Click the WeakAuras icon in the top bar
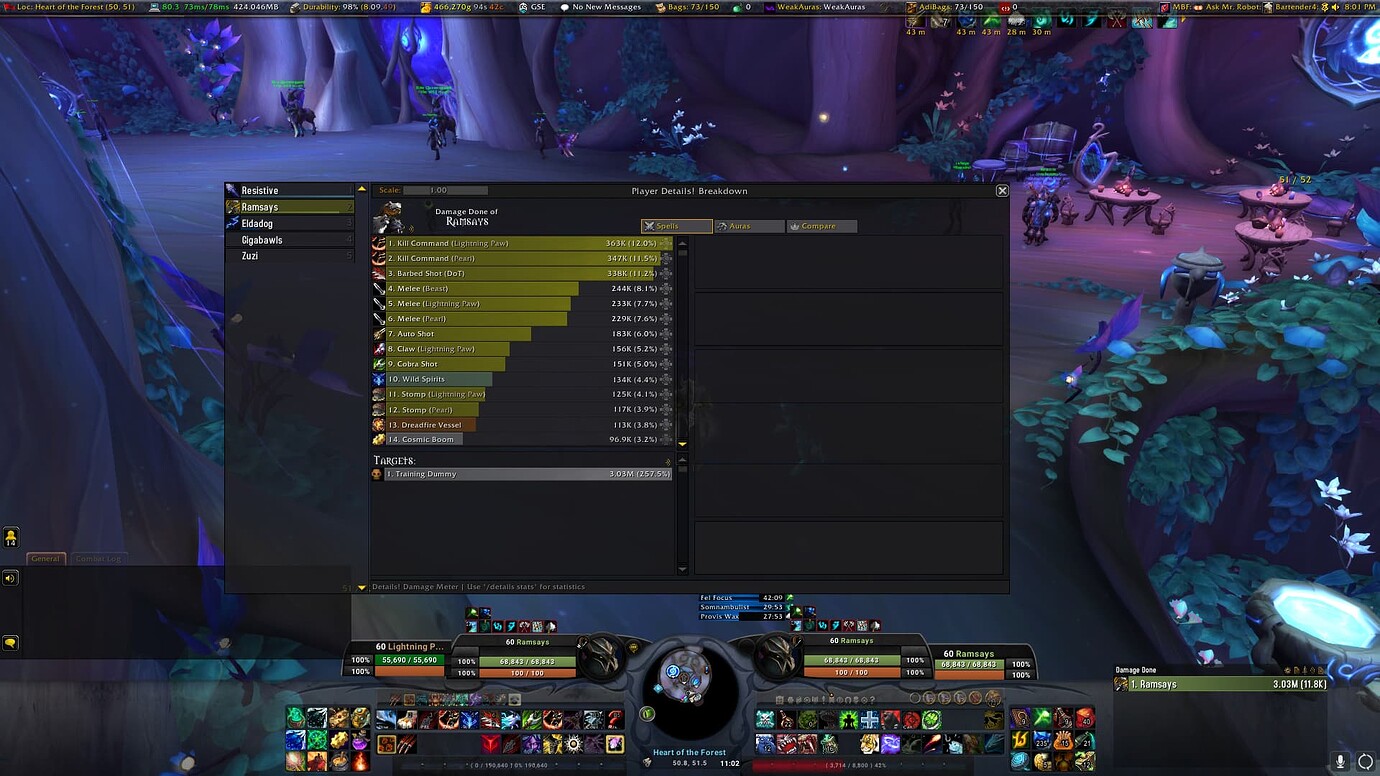1380x776 pixels. point(769,6)
